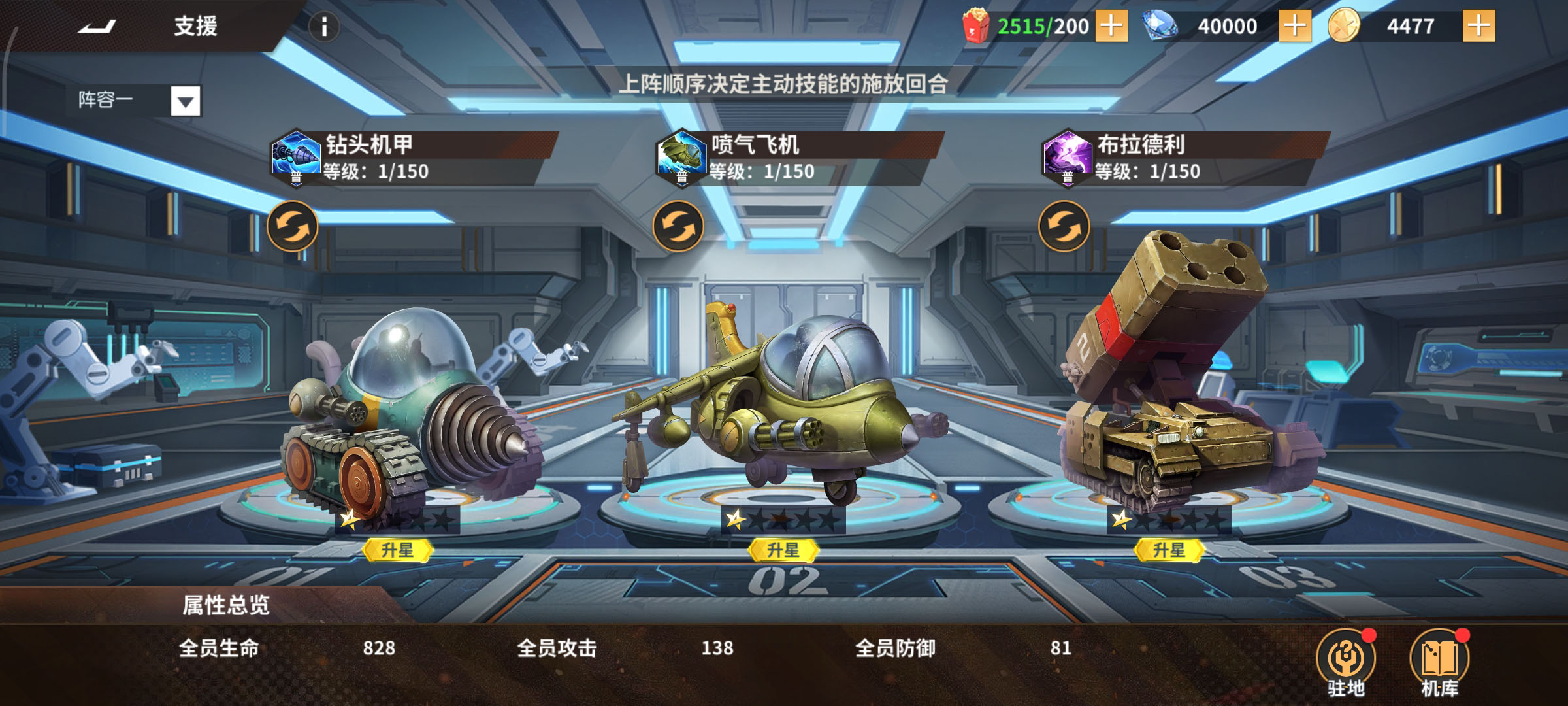Open the support info icon
Viewport: 1568px width, 706px height.
[324, 27]
